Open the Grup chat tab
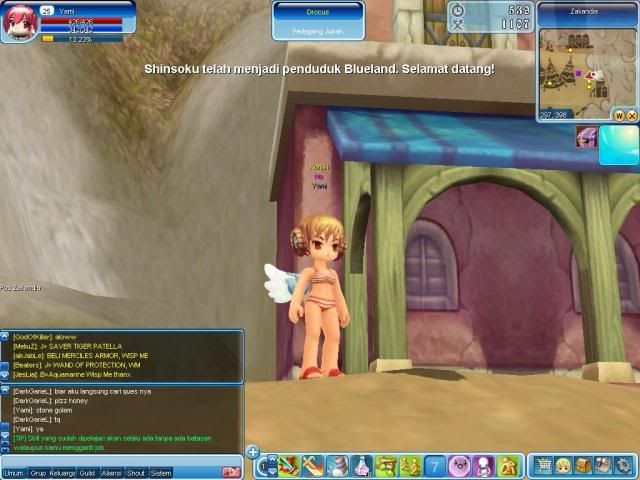 click(38, 473)
